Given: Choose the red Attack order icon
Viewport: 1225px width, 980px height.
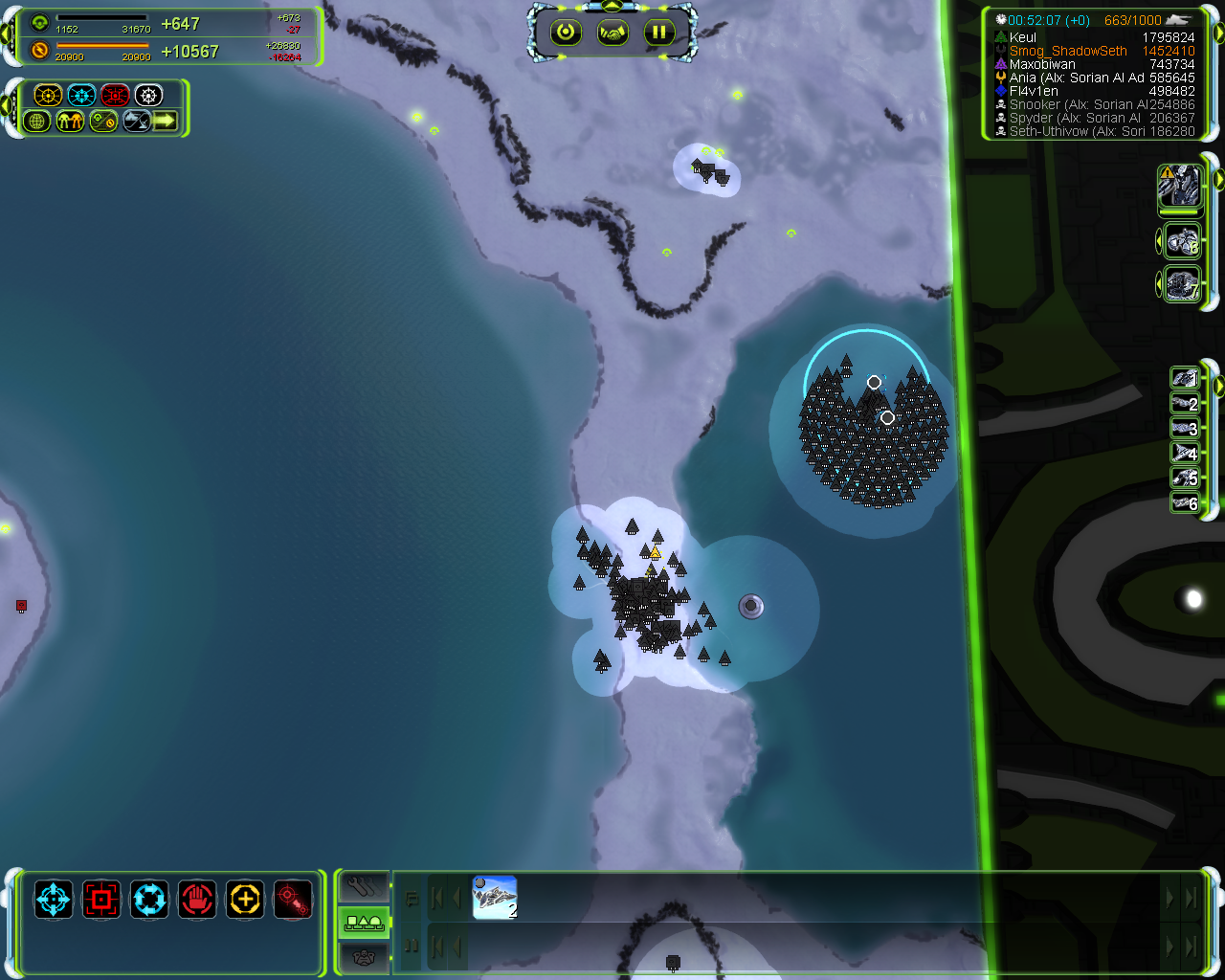Looking at the screenshot, I should point(101,900).
